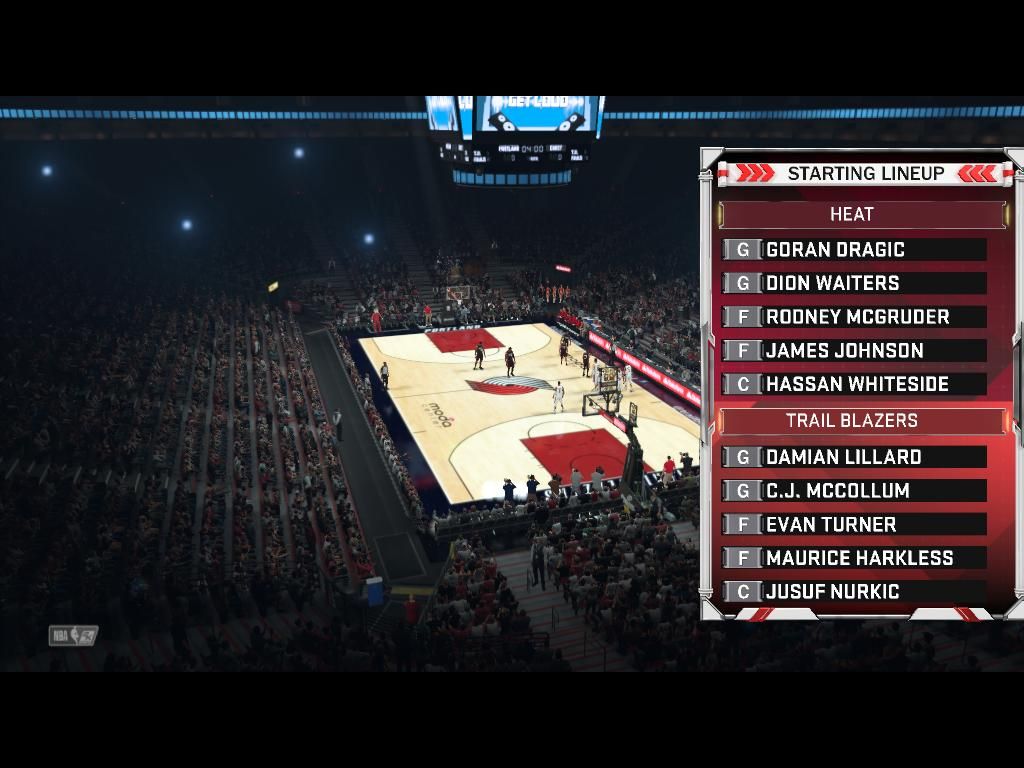Select James Johnson from the starters
Viewport: 1024px width, 768px height.
coord(854,351)
